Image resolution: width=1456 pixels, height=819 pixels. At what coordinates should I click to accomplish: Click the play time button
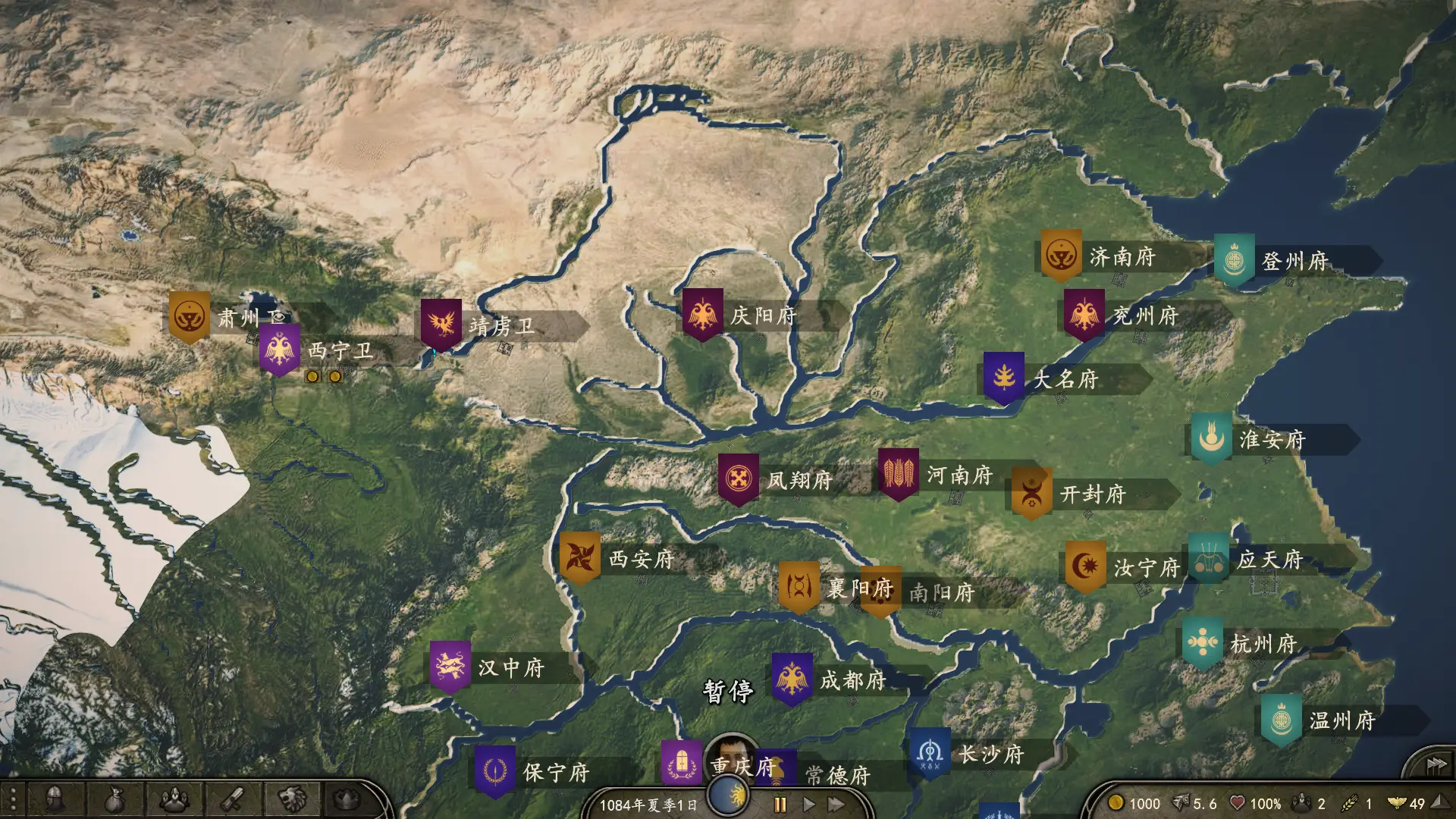pos(808,804)
